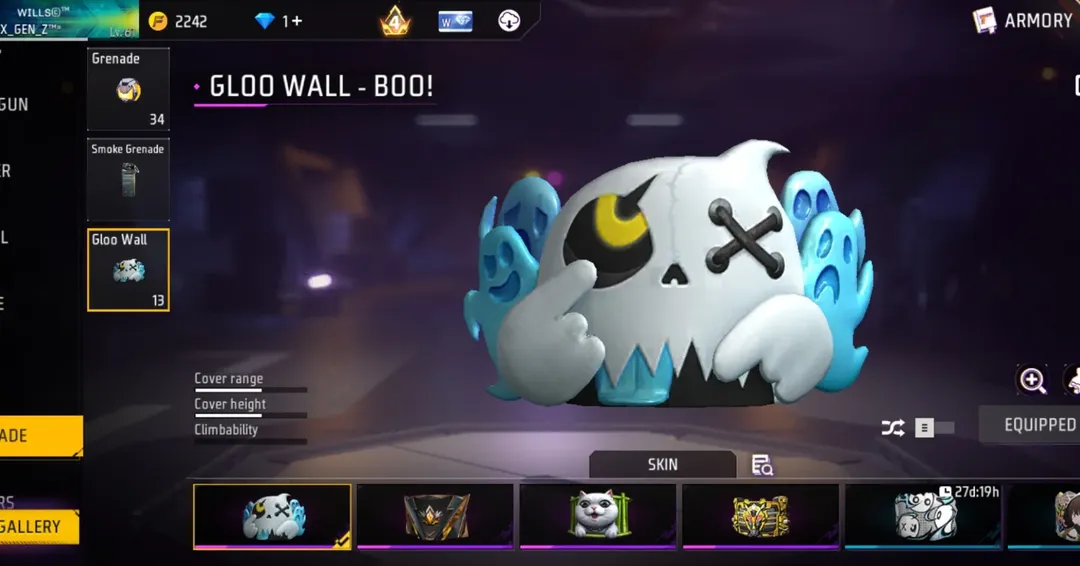Activate the shuffle skins icon
1080x566 pixels.
pyautogui.click(x=892, y=428)
